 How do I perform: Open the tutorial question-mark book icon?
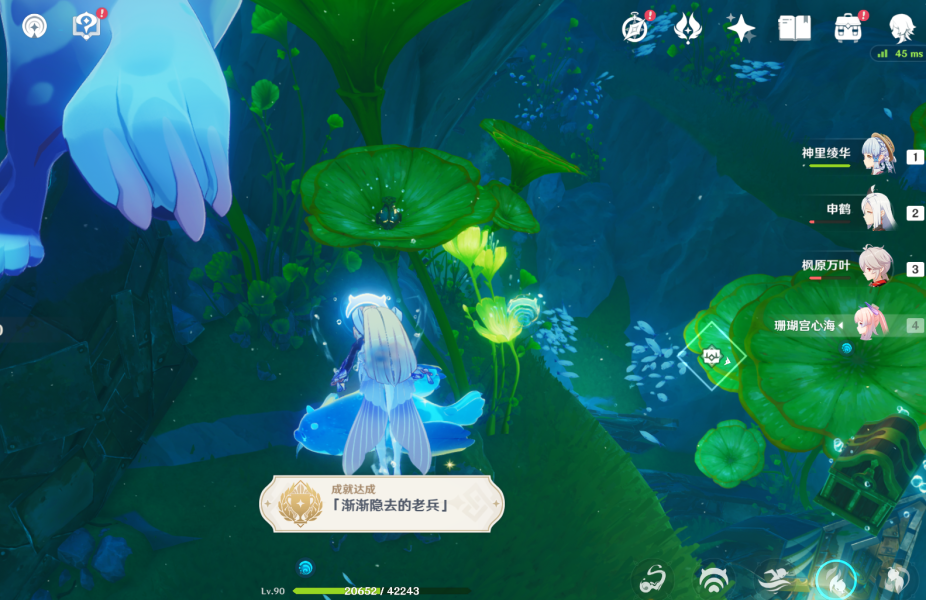pos(87,27)
